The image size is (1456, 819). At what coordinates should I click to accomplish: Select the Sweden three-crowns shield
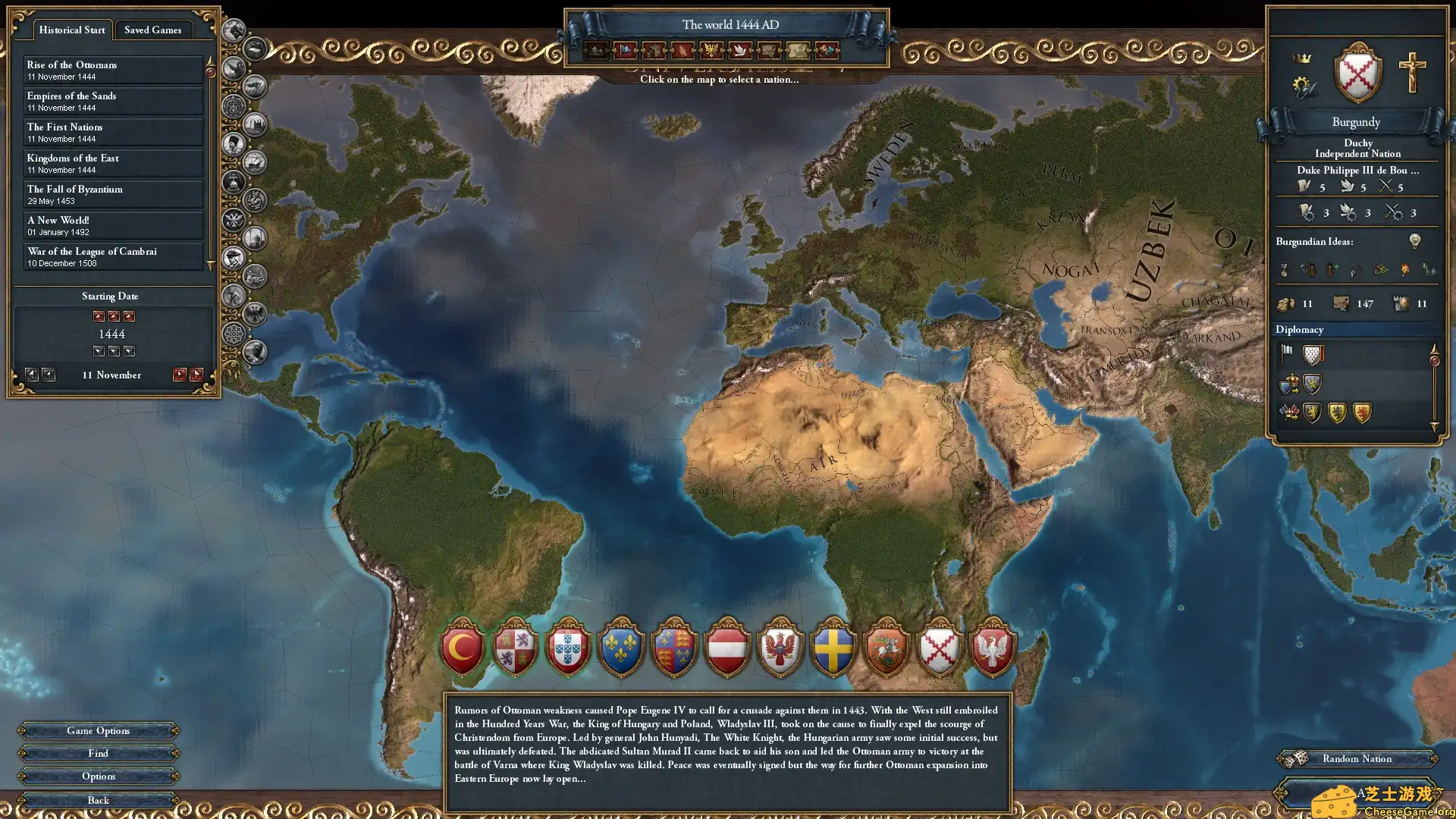[833, 648]
